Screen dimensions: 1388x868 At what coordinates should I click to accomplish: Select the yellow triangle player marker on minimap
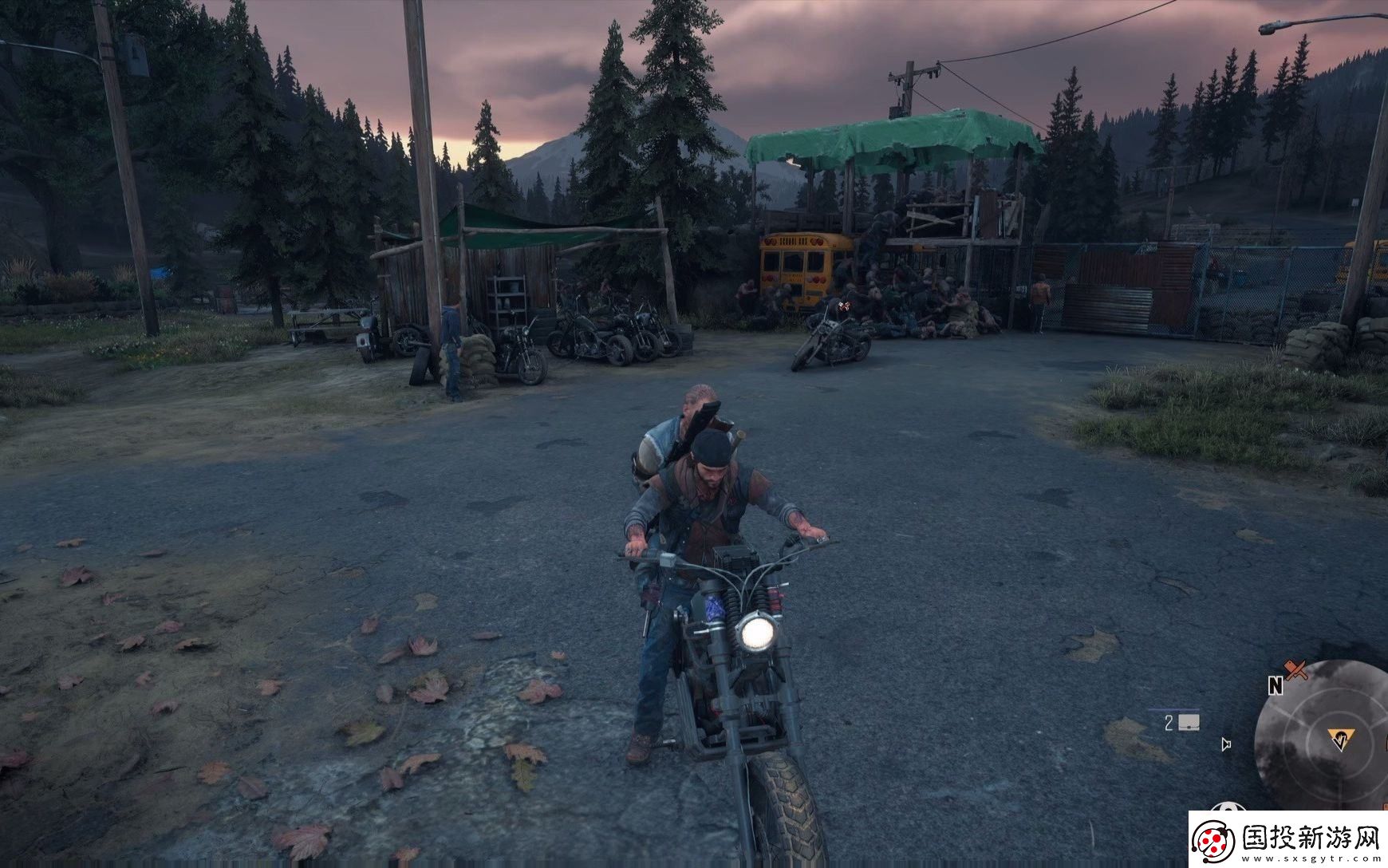(1339, 740)
